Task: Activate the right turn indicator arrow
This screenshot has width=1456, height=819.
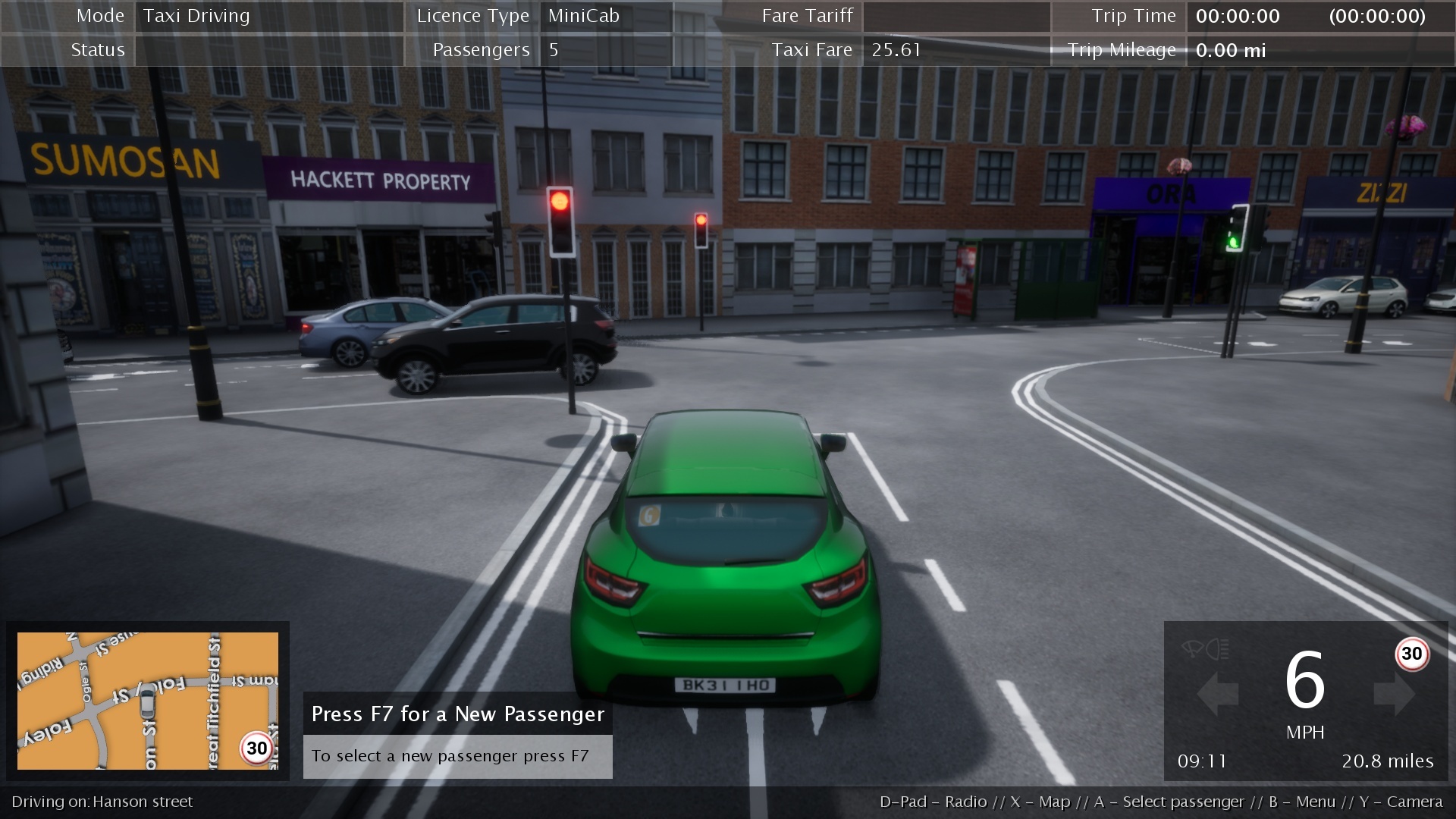Action: point(1394,693)
